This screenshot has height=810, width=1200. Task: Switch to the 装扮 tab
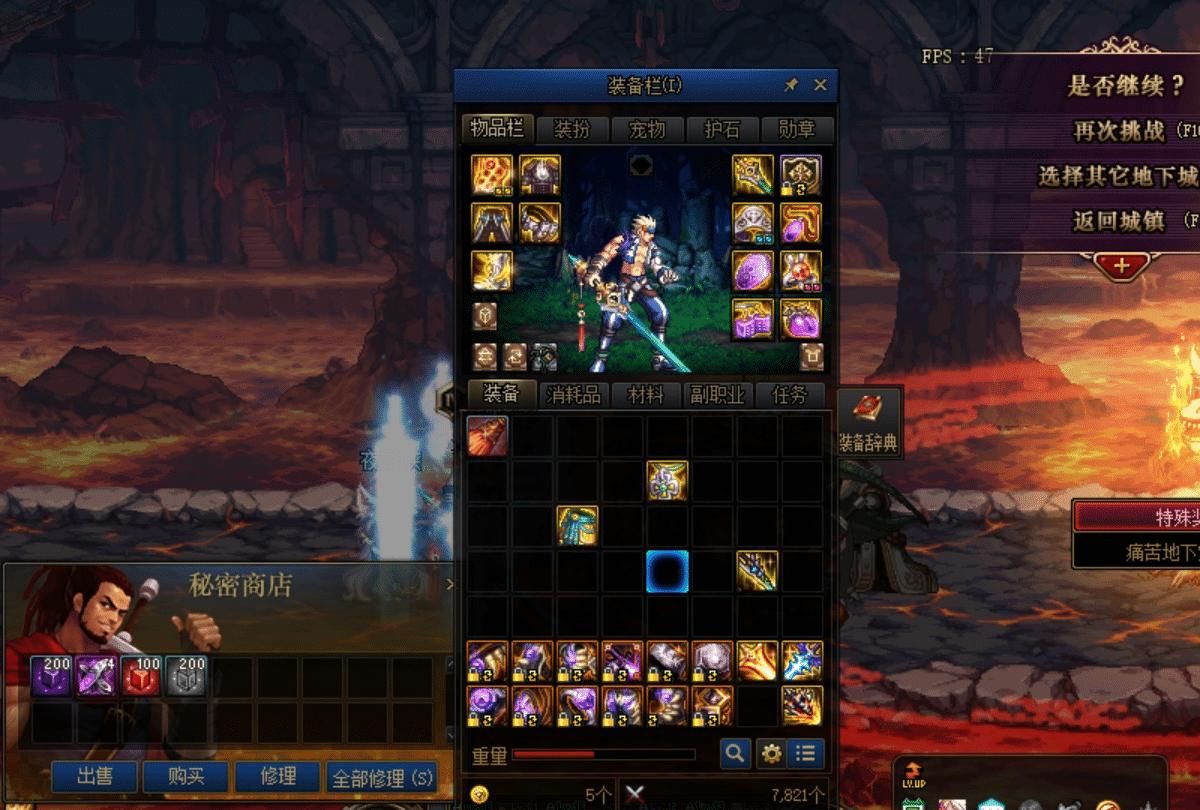coord(572,129)
